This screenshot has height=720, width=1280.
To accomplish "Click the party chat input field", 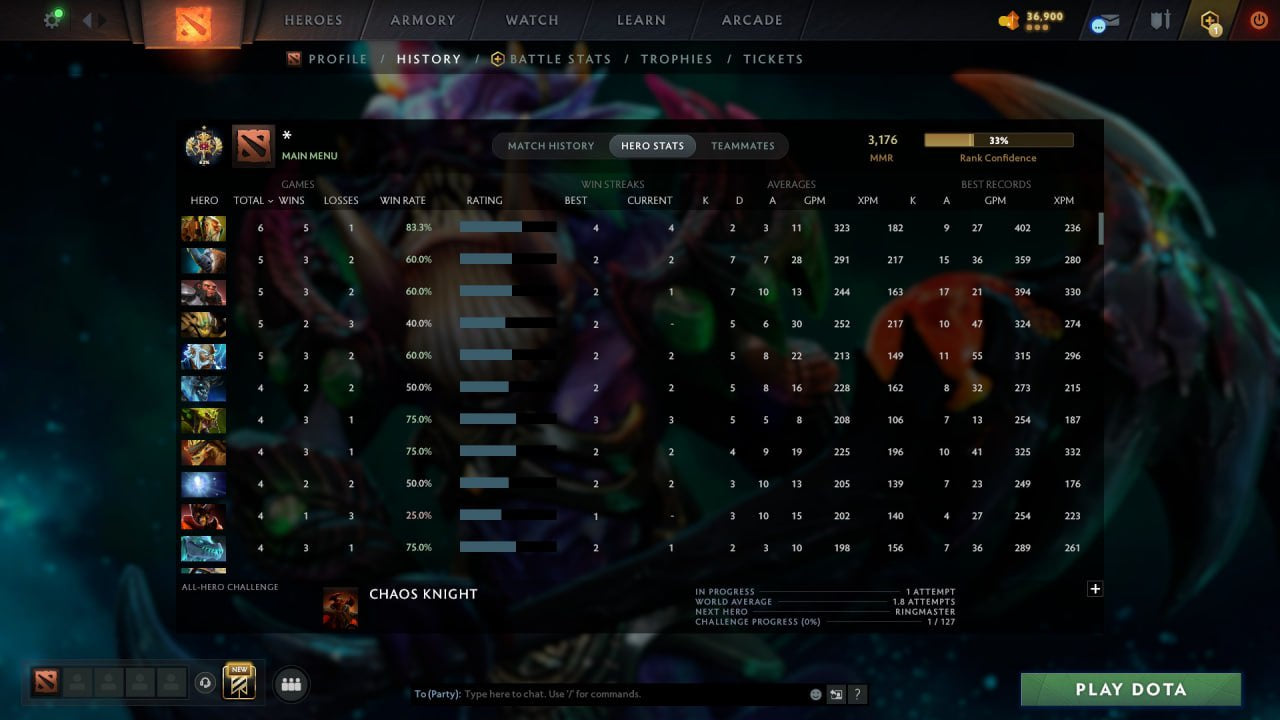I will (600, 693).
